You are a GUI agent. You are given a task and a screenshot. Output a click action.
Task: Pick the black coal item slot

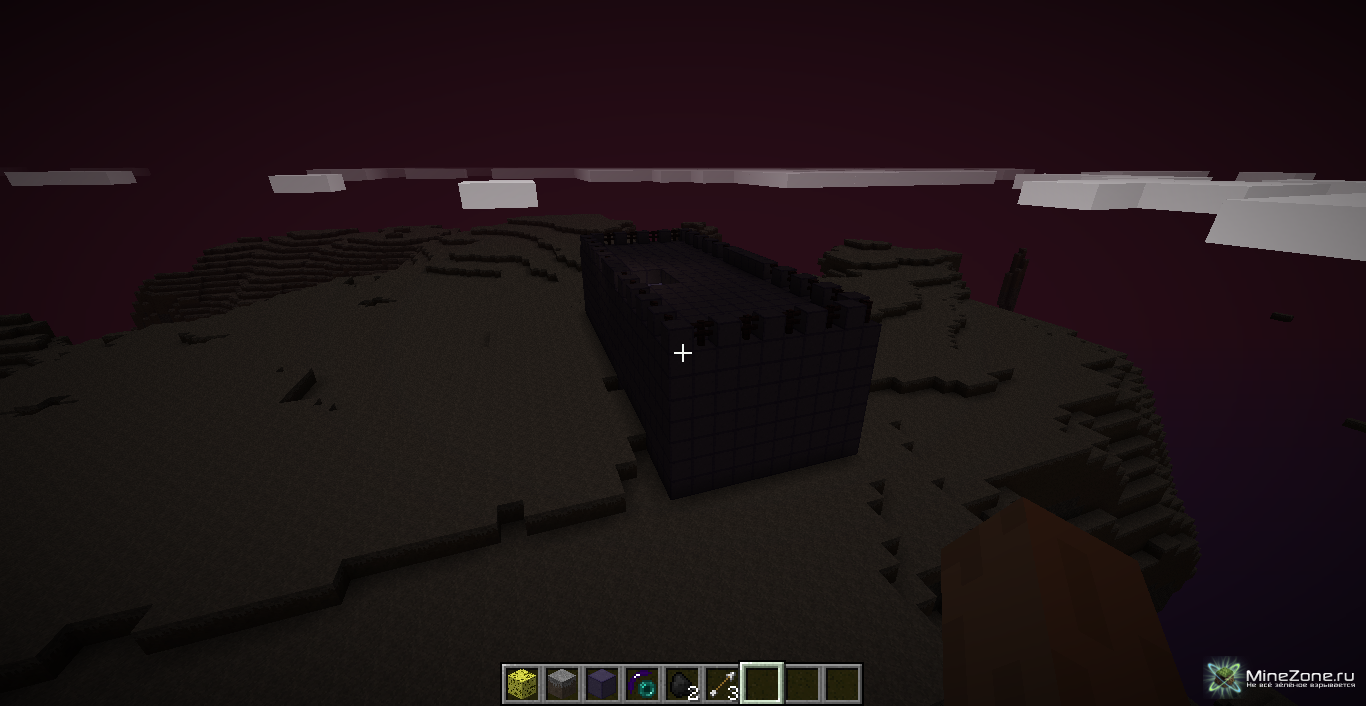click(x=681, y=684)
